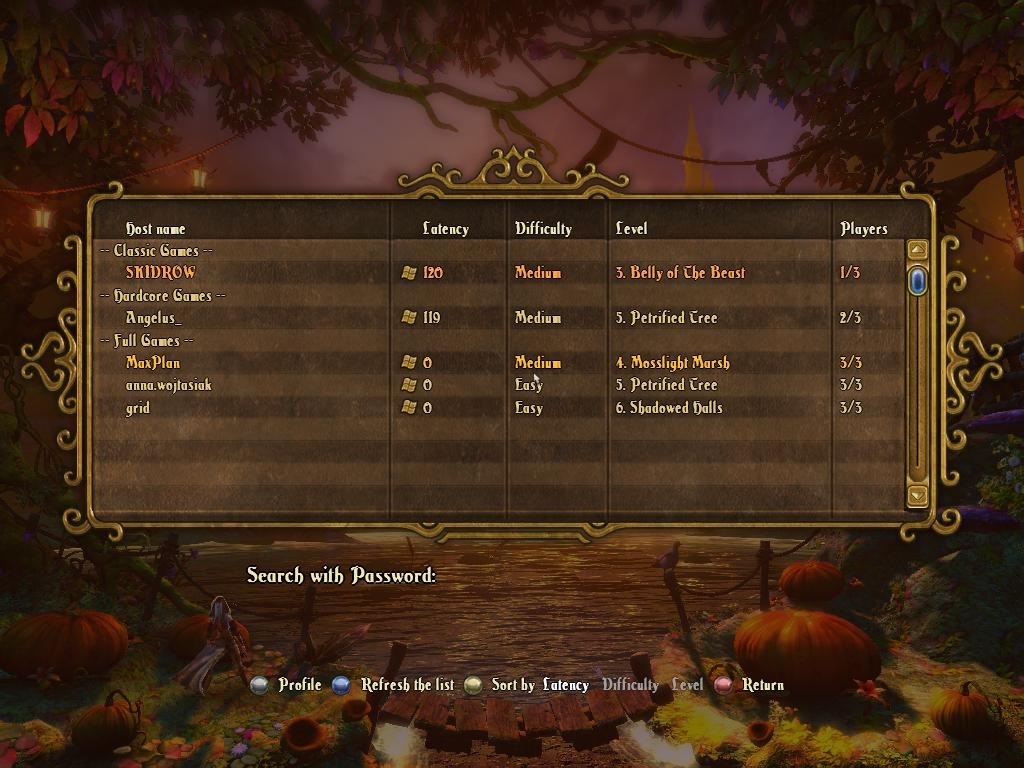1024x768 pixels.
Task: Pick the anna.wojtasiak game entry
Action: [168, 385]
